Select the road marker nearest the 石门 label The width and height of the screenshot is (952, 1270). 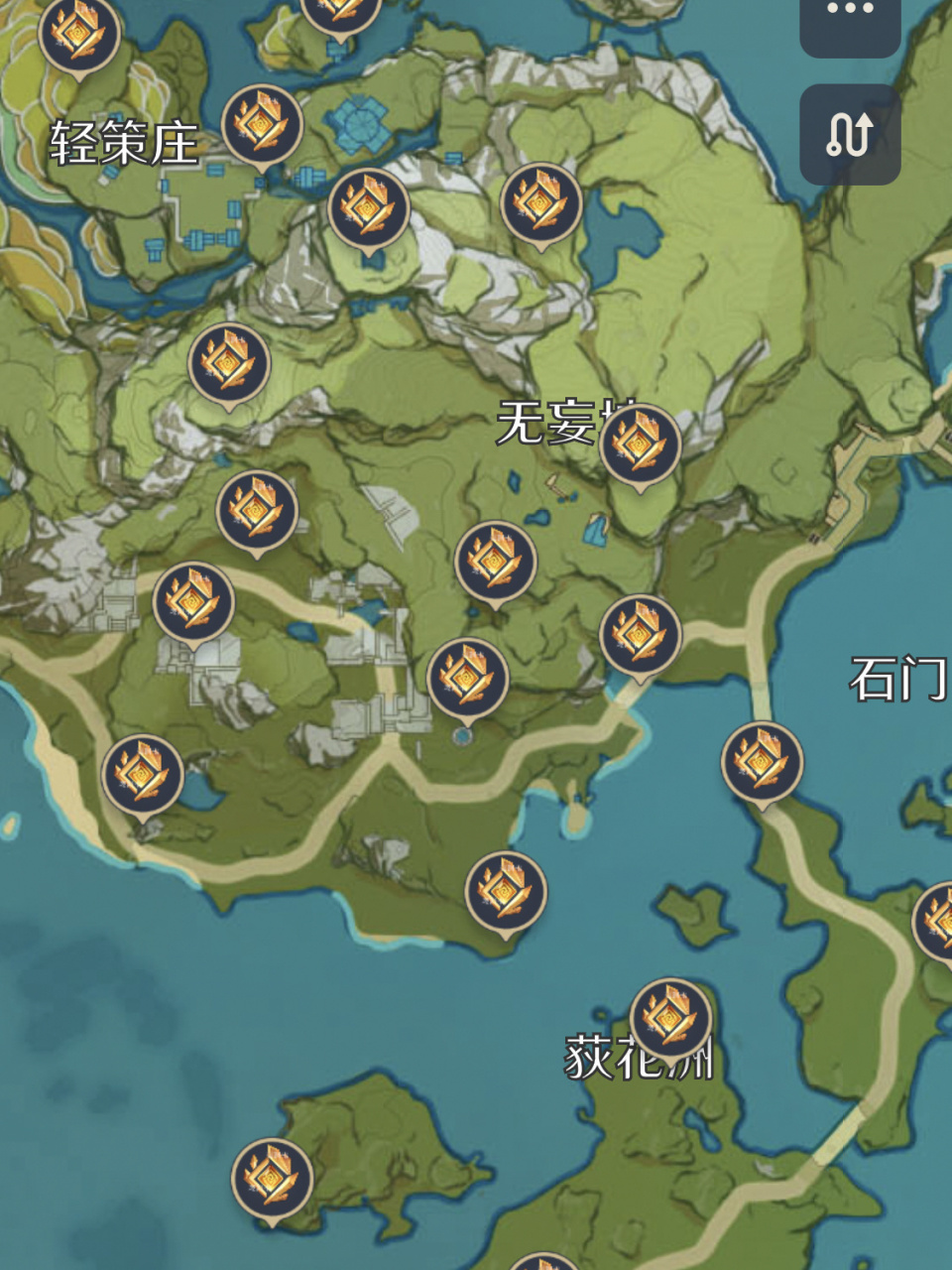(762, 762)
